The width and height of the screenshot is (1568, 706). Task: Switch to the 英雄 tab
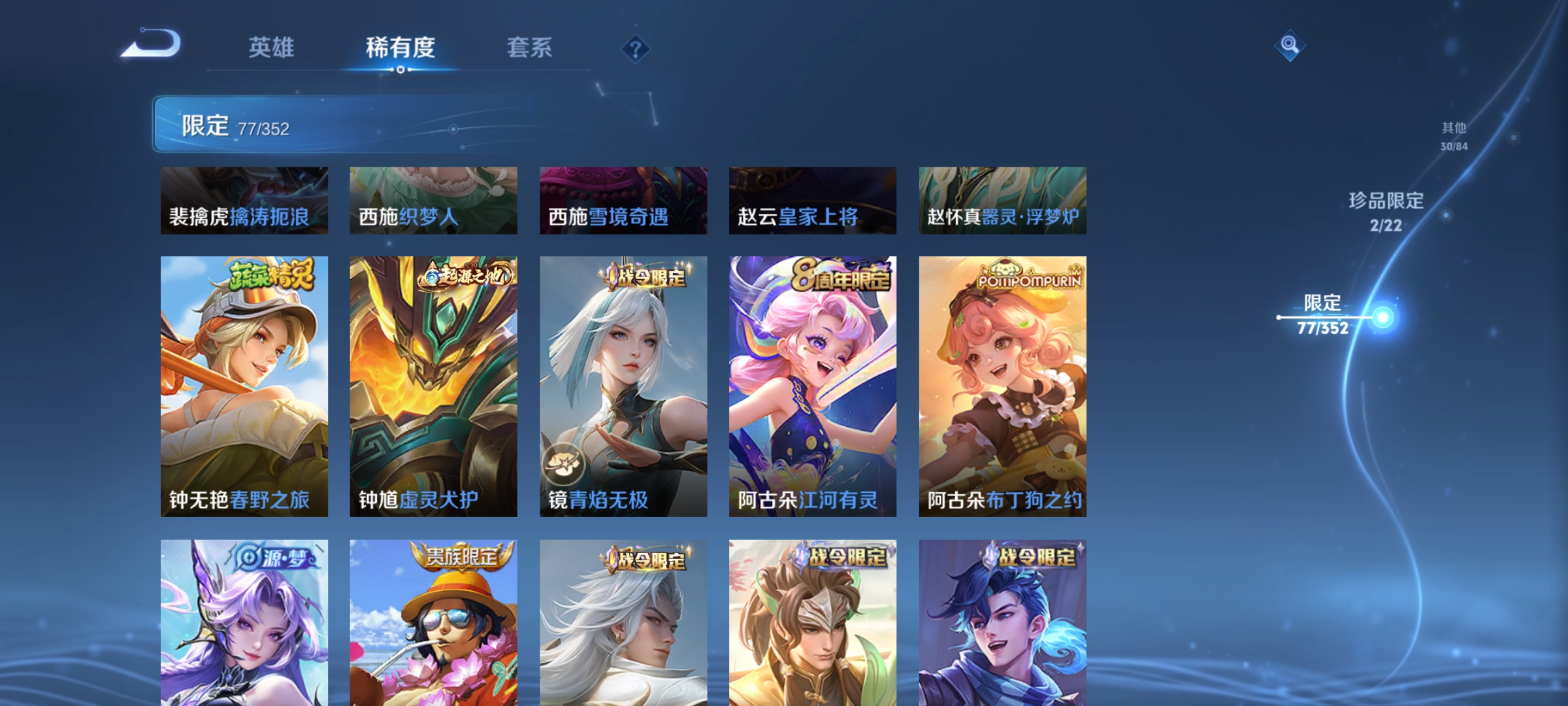(272, 47)
